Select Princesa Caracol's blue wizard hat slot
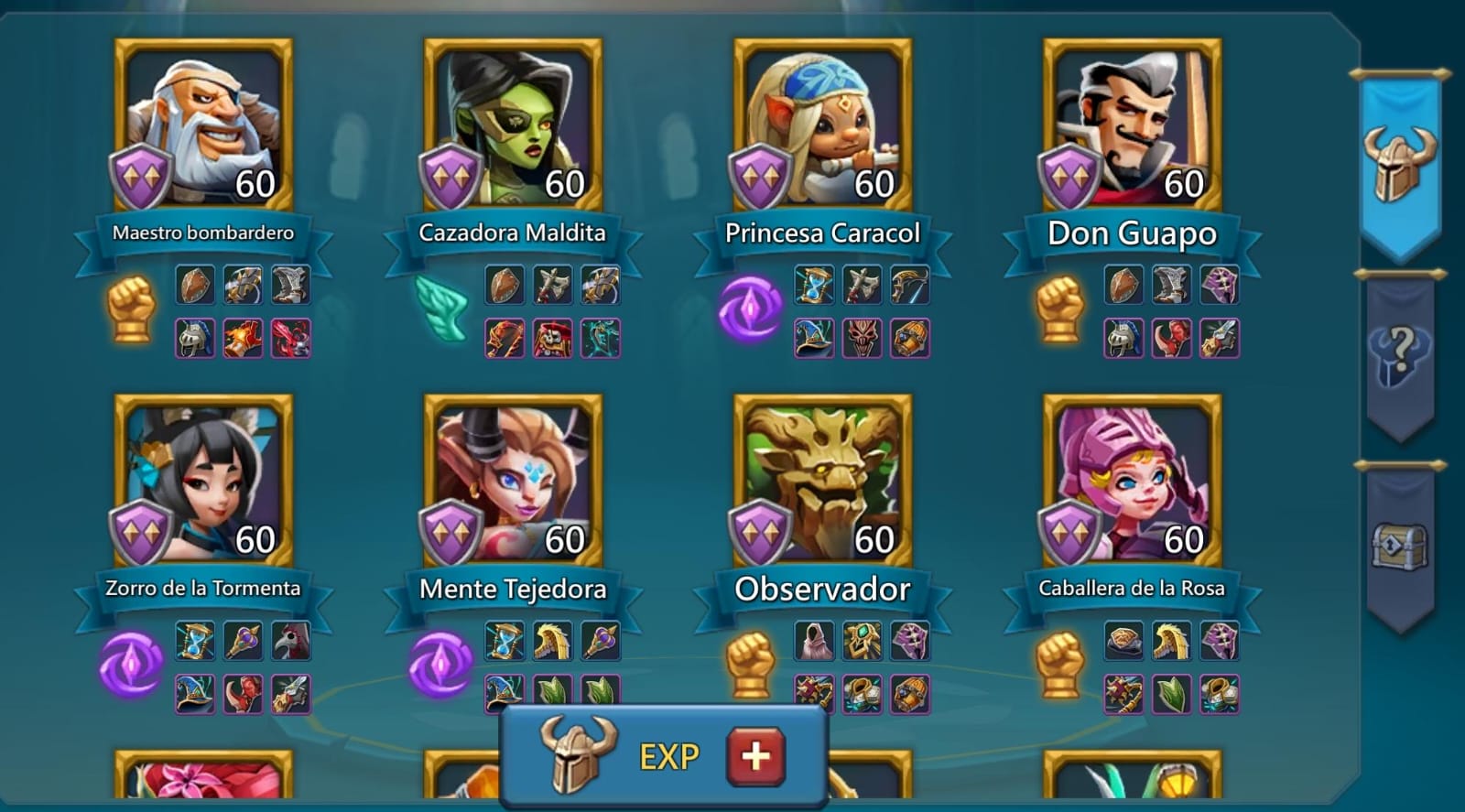 [x=814, y=338]
